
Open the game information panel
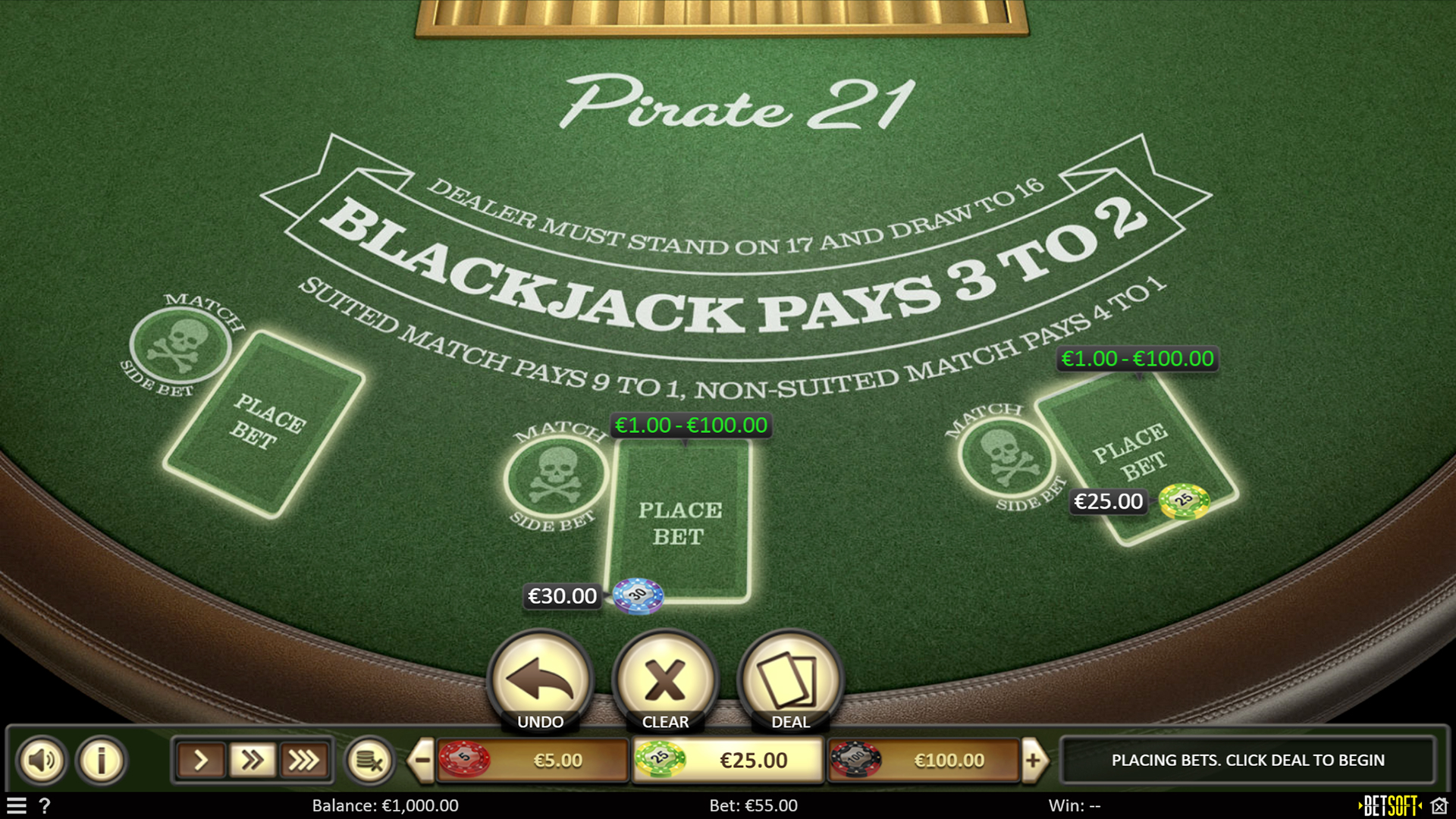pyautogui.click(x=100, y=760)
